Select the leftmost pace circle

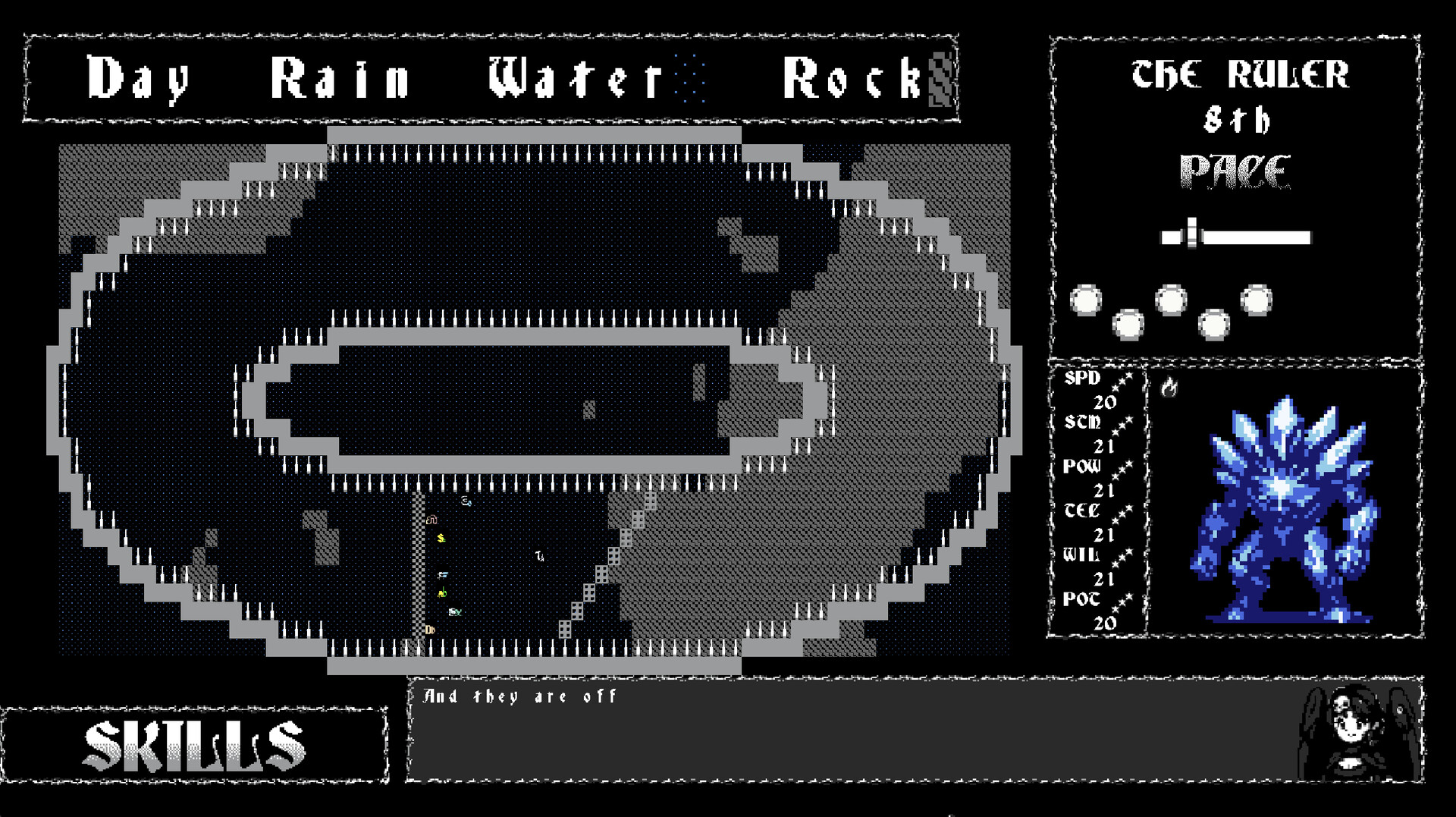pos(1084,300)
